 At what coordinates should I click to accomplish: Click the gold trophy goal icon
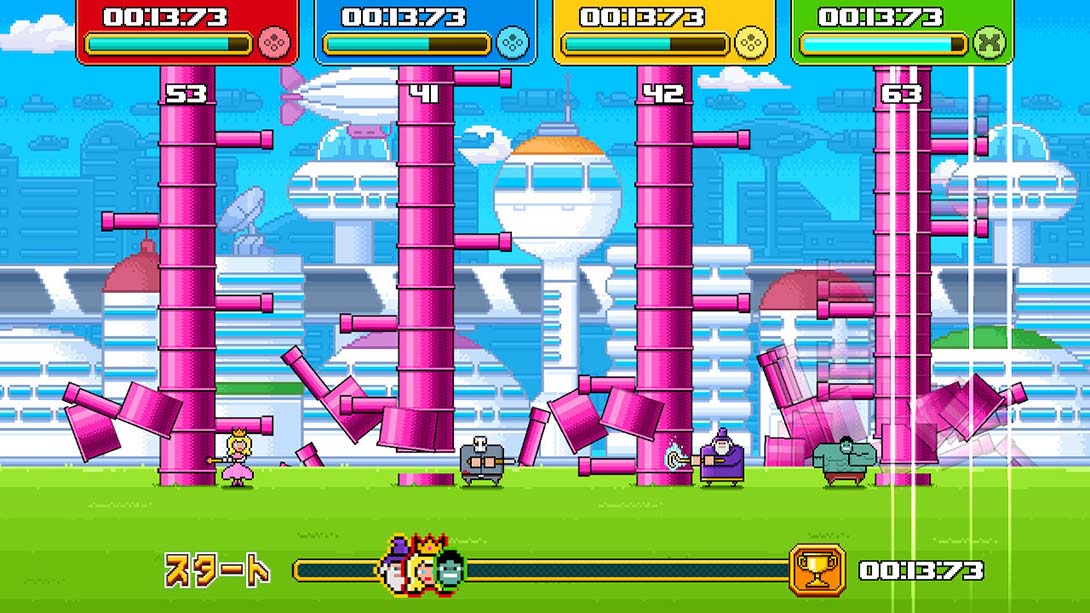click(817, 570)
